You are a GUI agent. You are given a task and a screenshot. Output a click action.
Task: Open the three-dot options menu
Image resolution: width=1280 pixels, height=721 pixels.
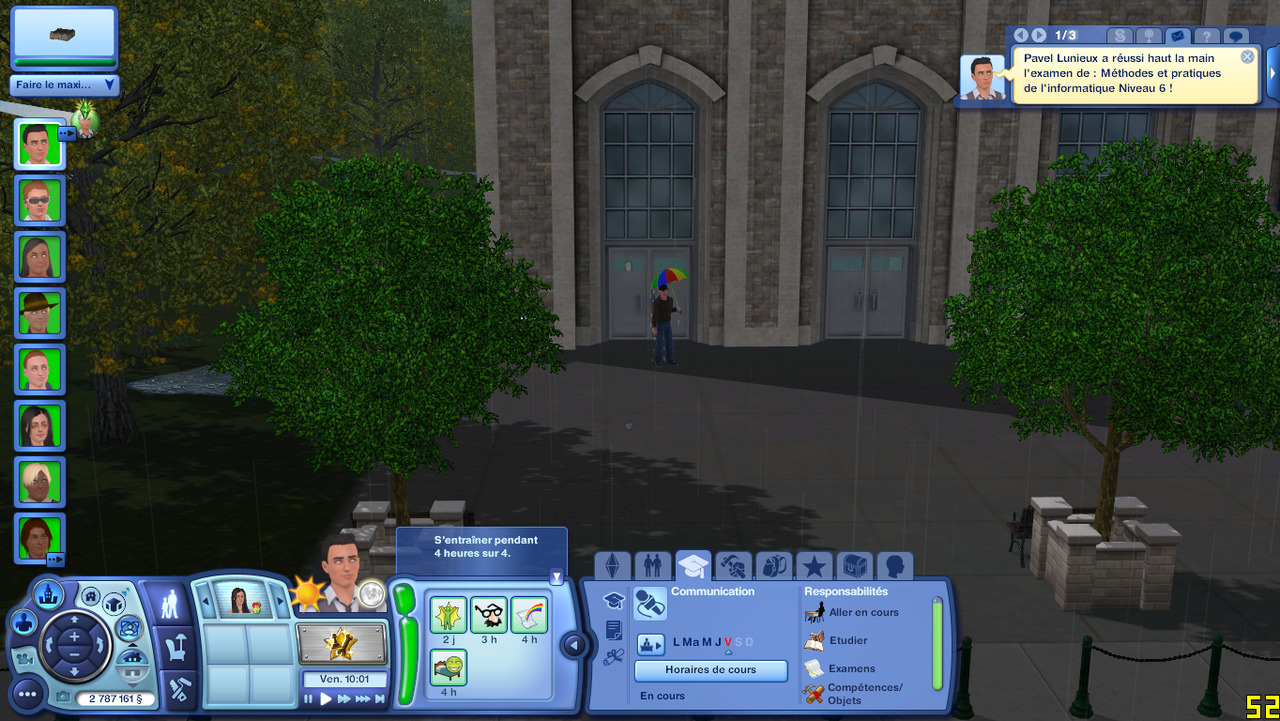pyautogui.click(x=27, y=692)
